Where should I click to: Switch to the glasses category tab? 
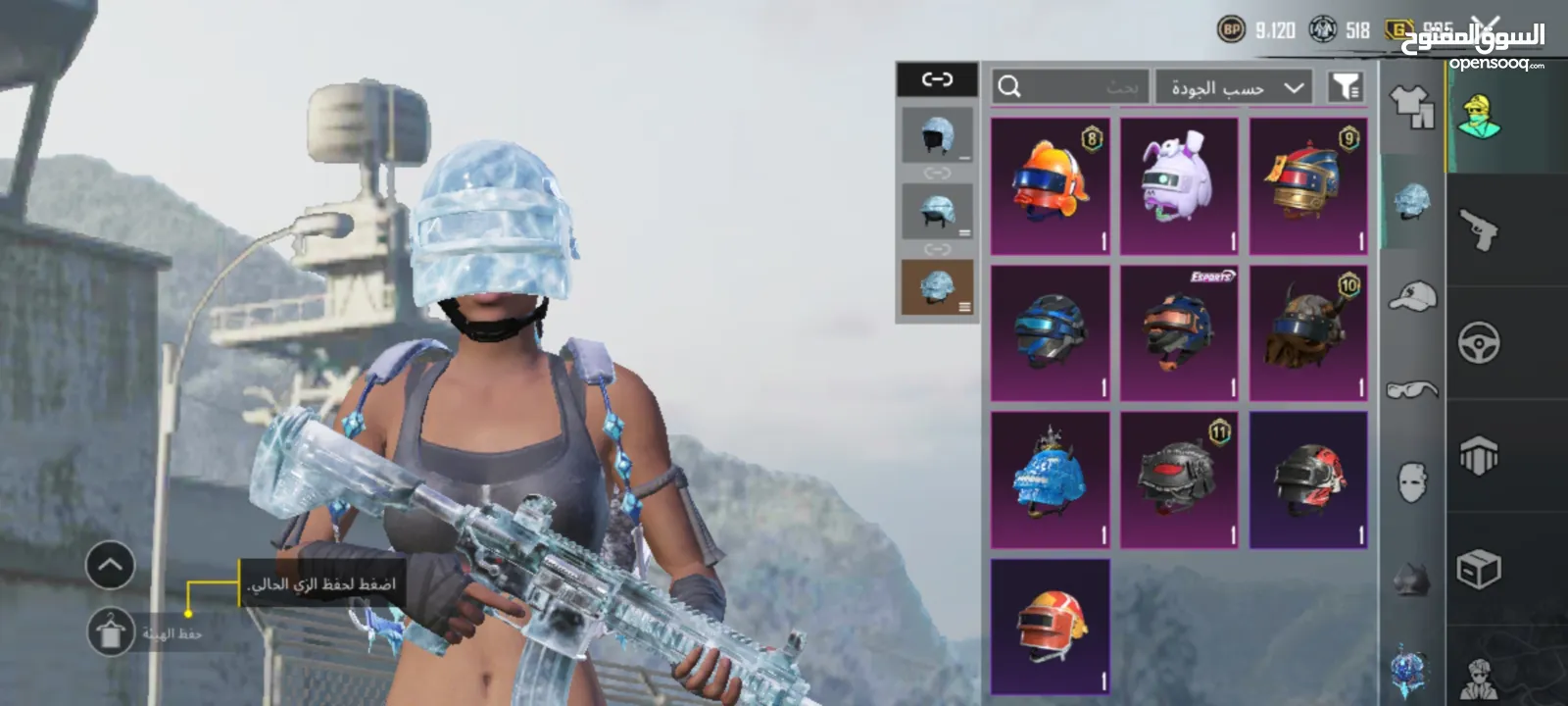1411,390
